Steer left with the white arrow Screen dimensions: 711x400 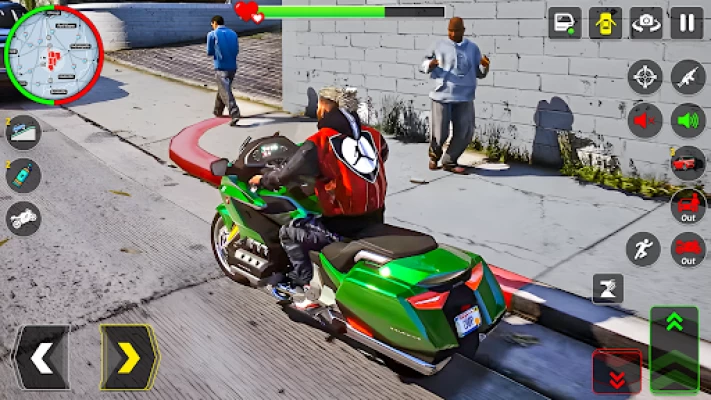click(41, 357)
